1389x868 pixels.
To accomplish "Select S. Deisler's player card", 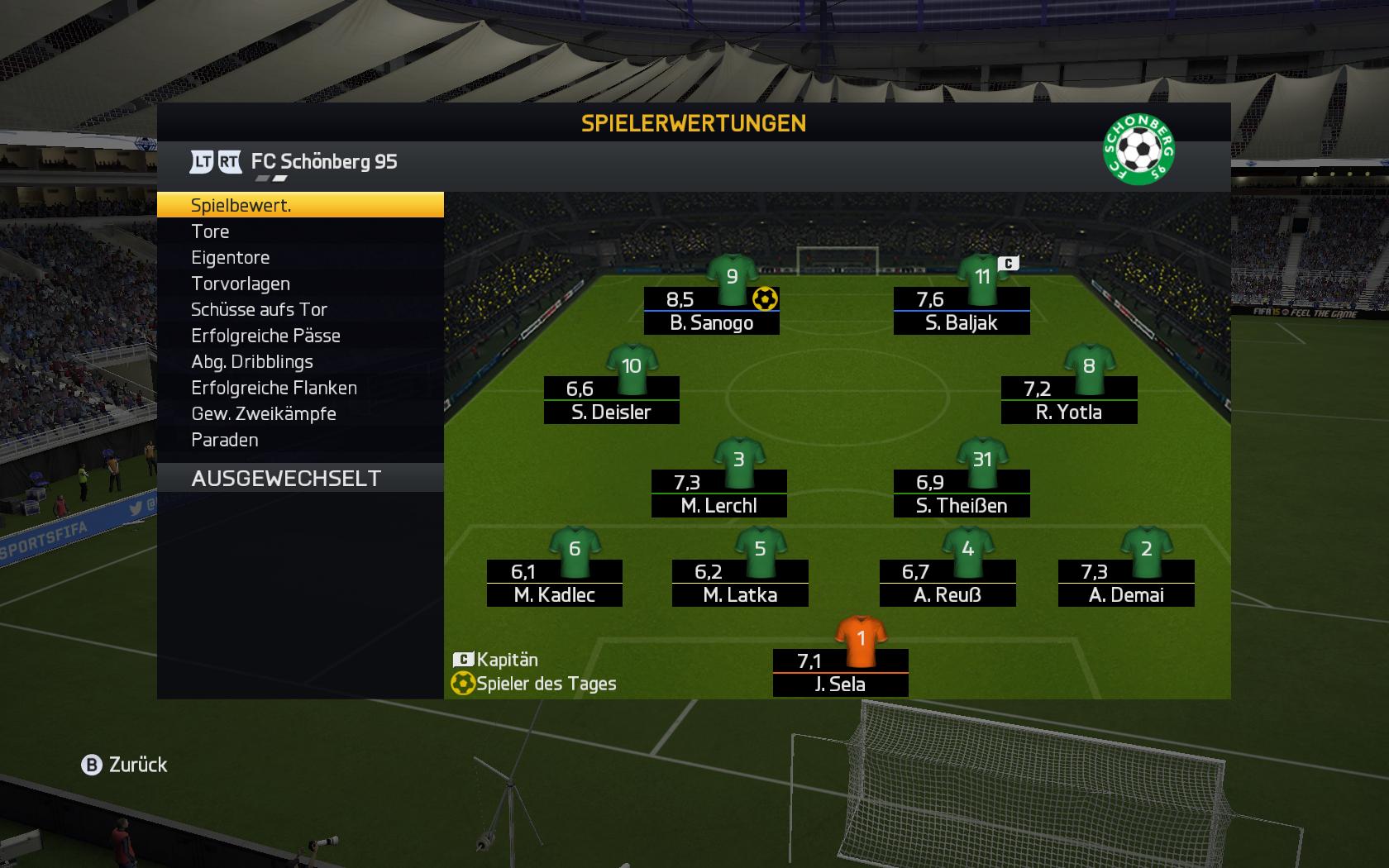I will (611, 400).
